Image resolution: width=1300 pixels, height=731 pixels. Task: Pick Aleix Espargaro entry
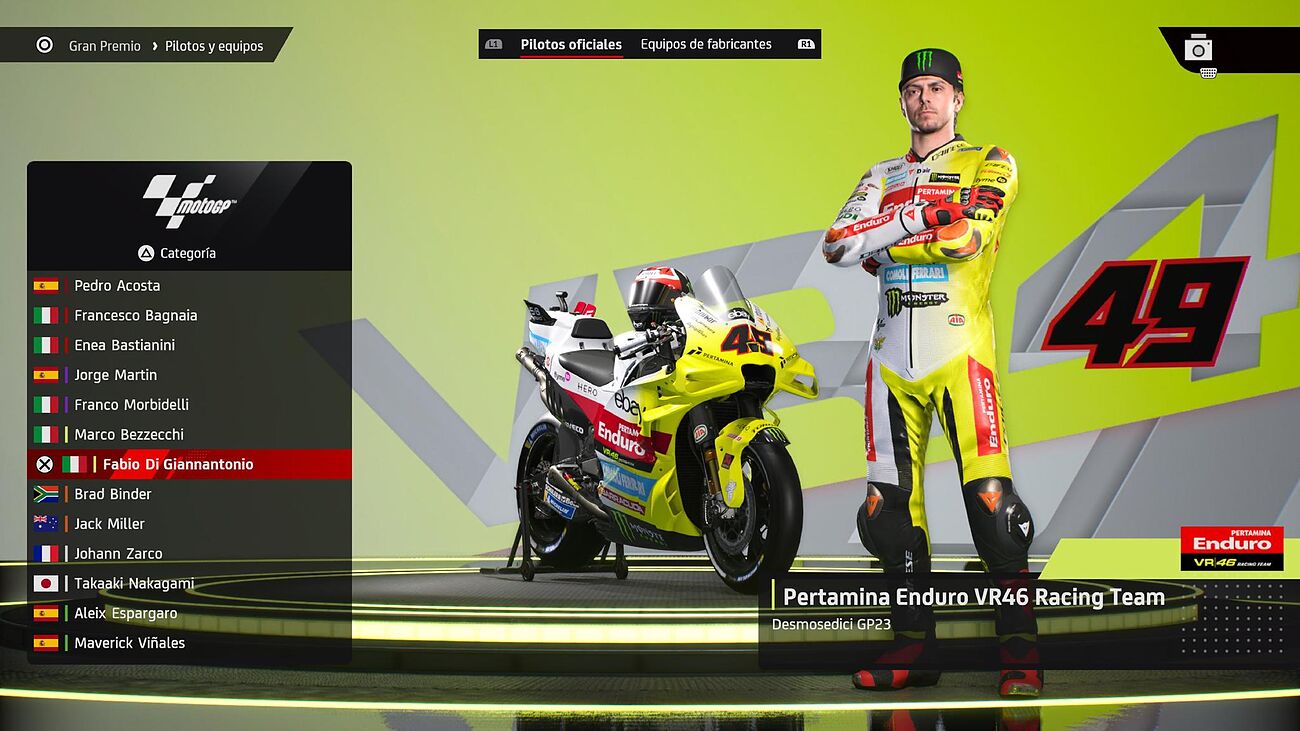(125, 613)
